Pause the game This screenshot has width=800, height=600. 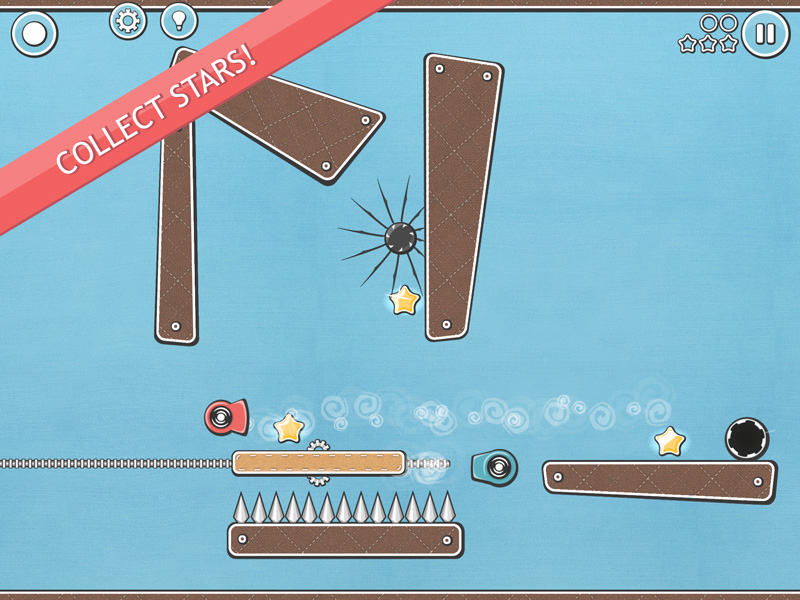point(765,34)
